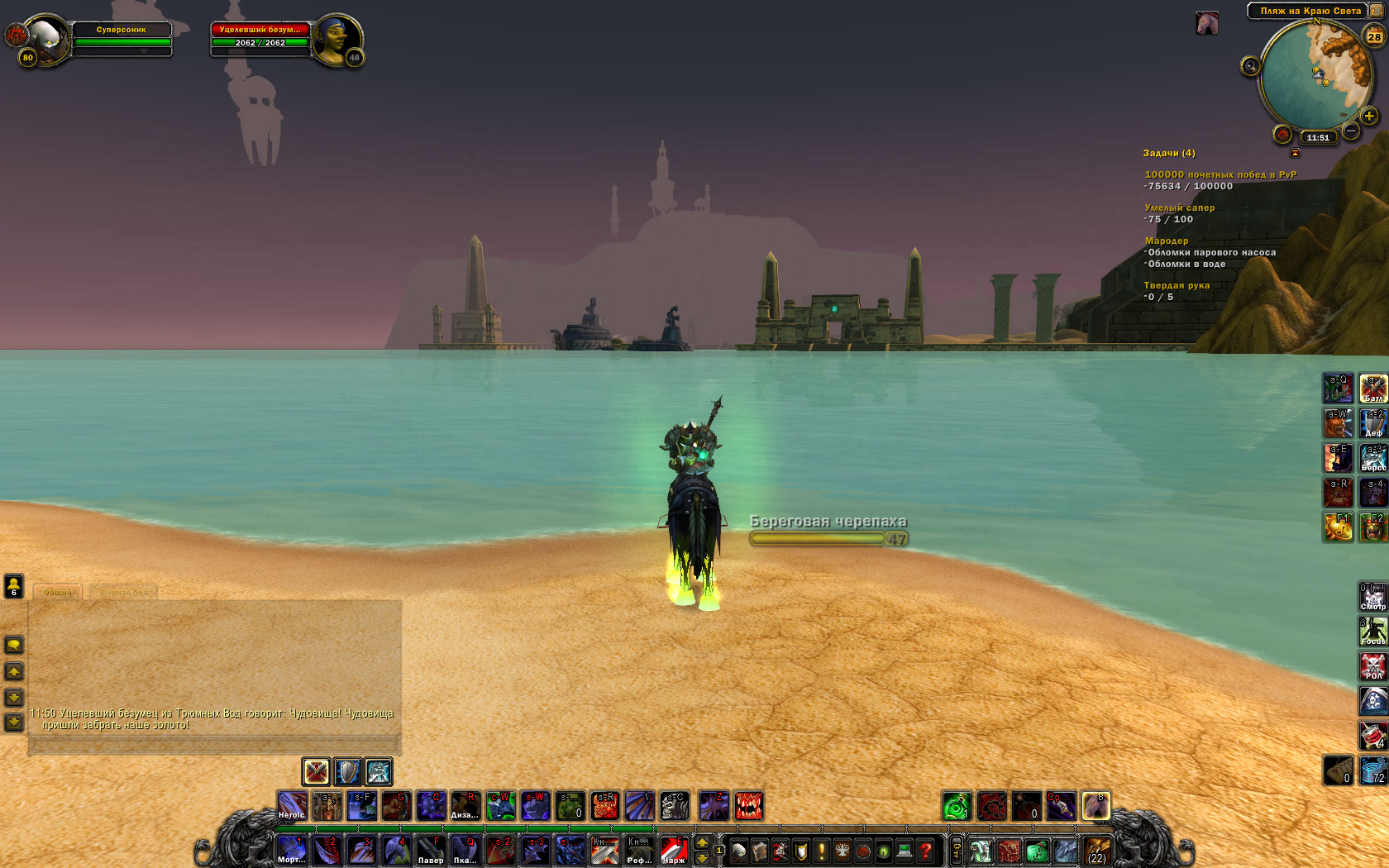Click the mount buff icon with horse head

click(1207, 23)
